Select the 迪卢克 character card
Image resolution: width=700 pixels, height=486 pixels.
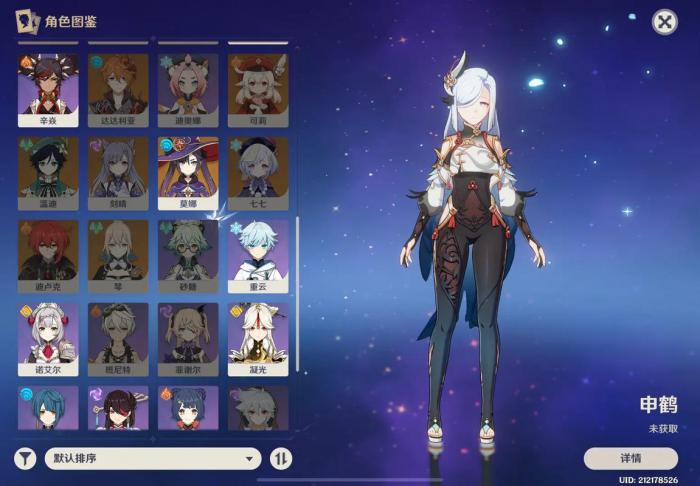(48, 255)
